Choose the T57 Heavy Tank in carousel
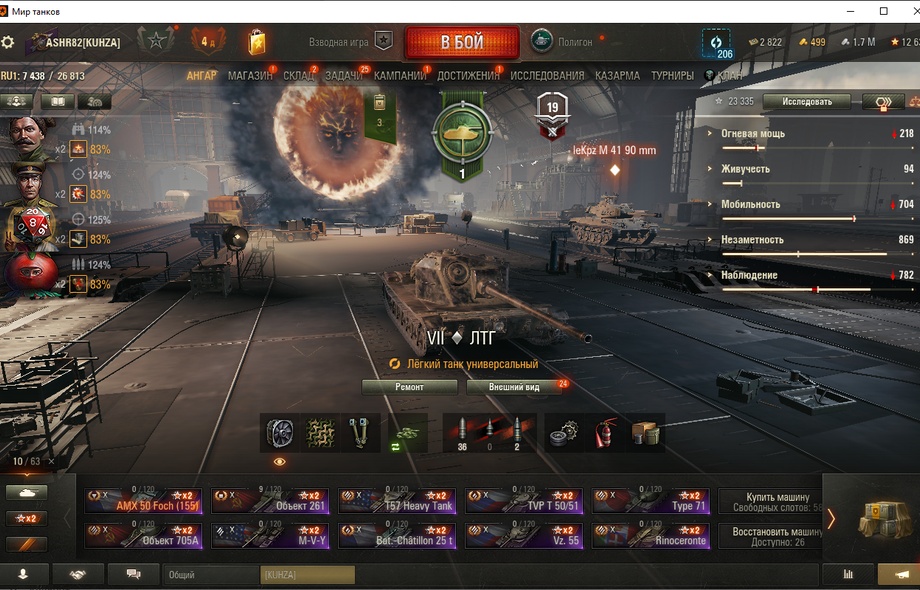 (x=397, y=501)
